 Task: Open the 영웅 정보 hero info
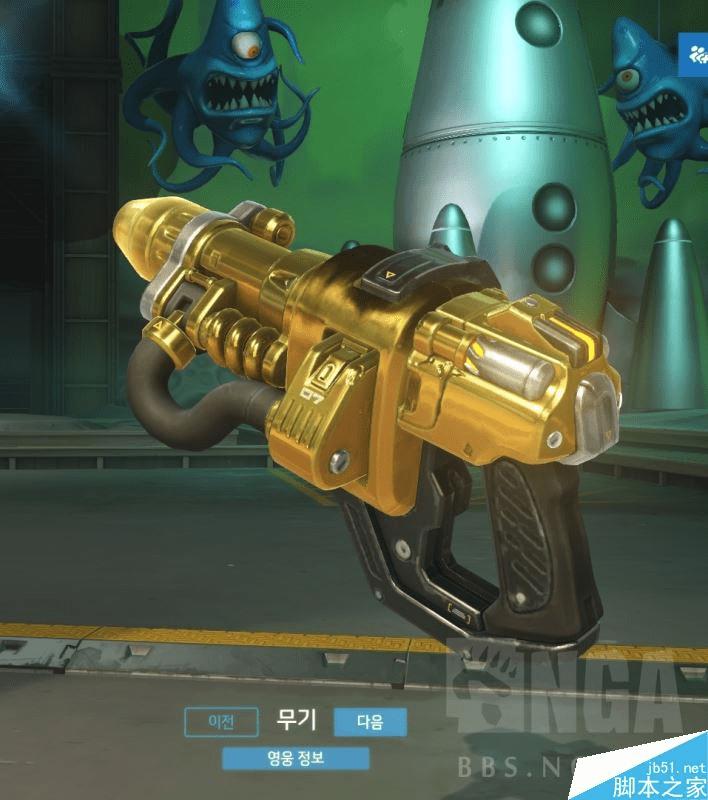[x=296, y=758]
